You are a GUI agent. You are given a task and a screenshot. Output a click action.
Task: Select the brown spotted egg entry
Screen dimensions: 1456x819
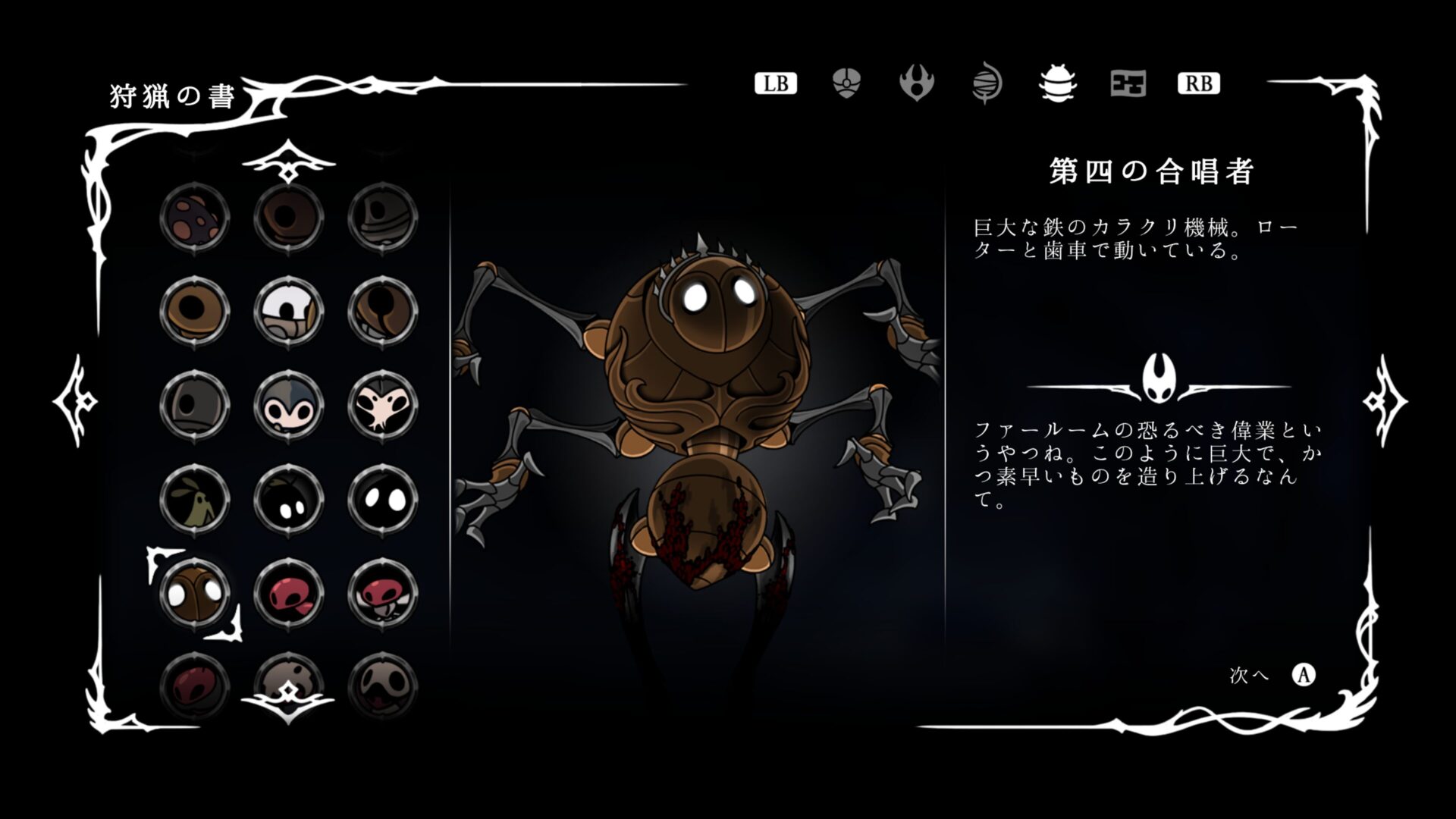pos(195,218)
